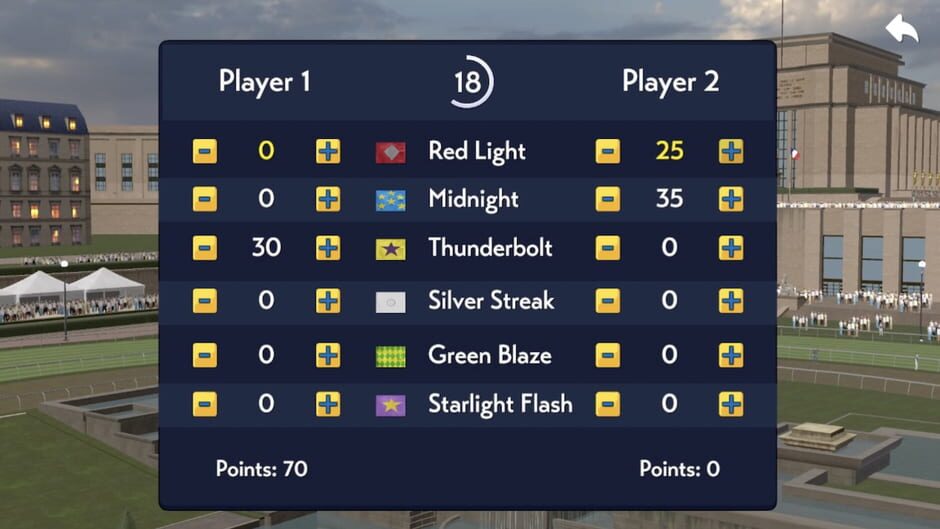Add to Player 1's Starlight Flash bet
Screen dimensions: 940x529
[328, 404]
